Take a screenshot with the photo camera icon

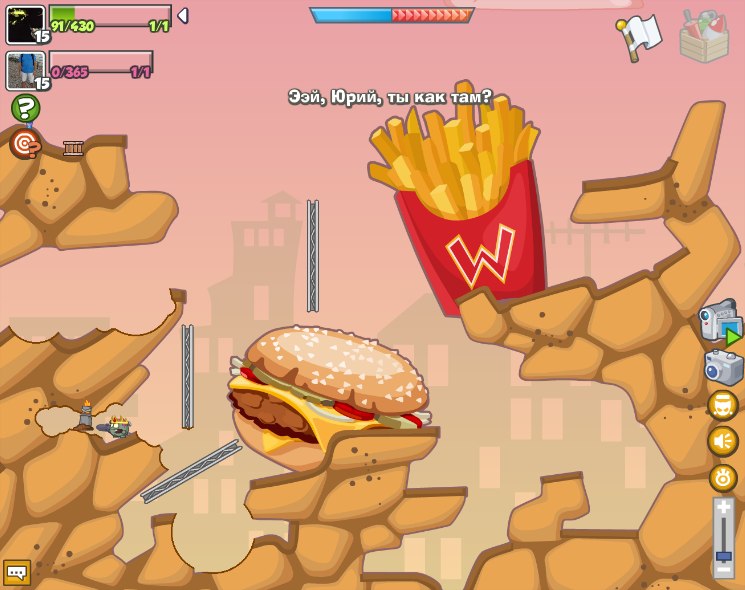(723, 367)
